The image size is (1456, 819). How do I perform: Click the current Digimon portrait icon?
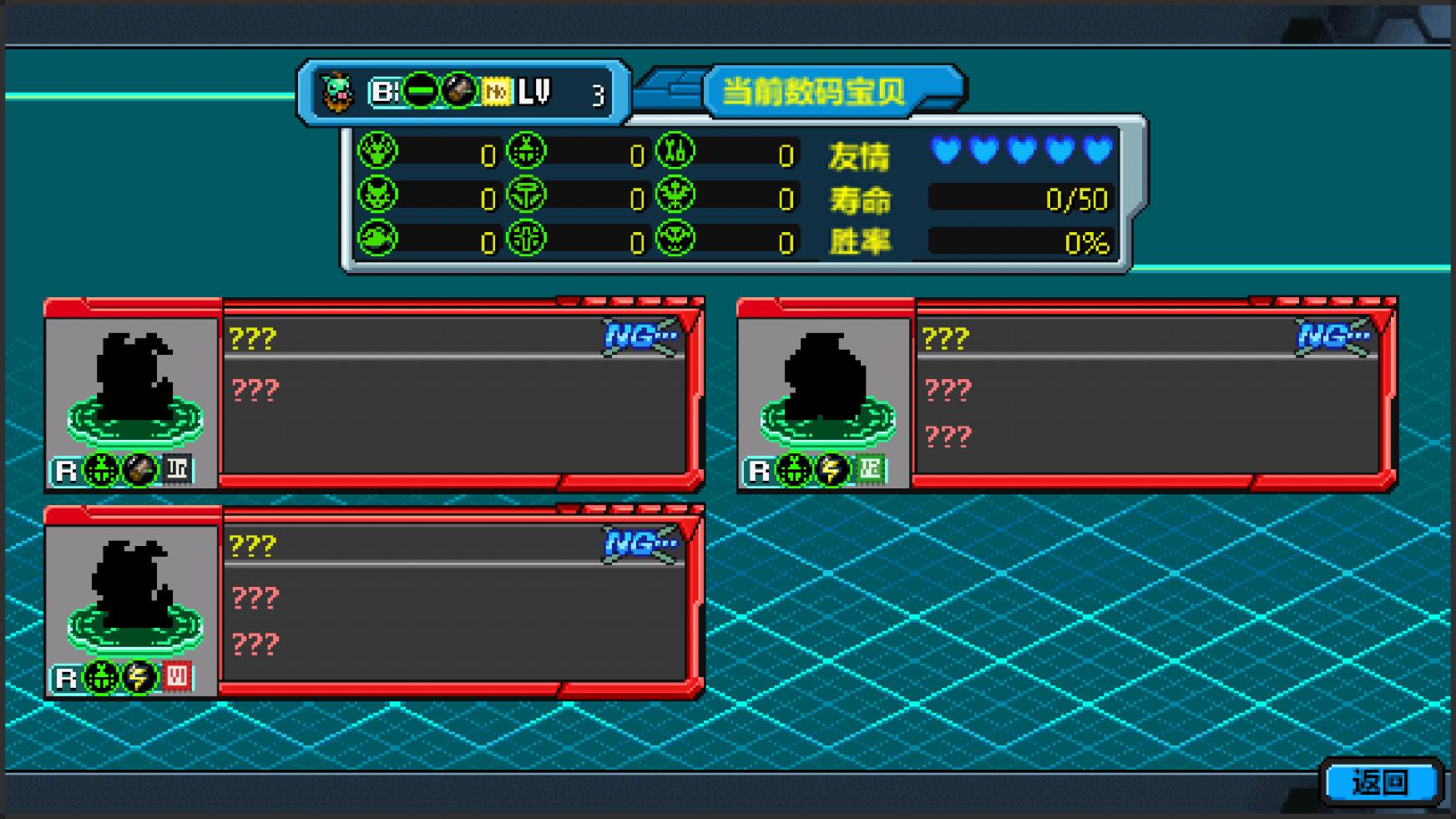click(x=338, y=92)
